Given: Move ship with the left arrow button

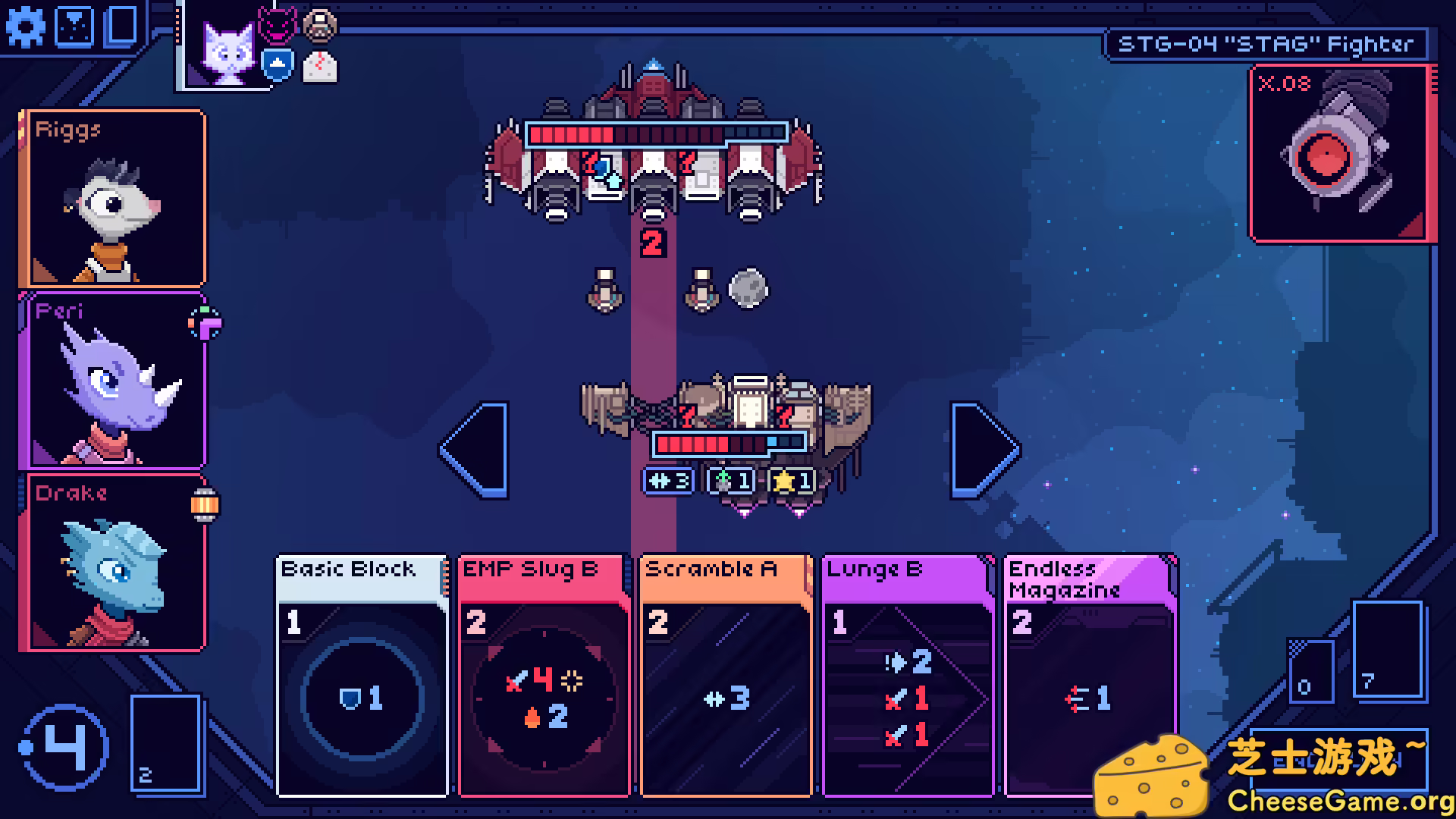Looking at the screenshot, I should coord(475,450).
